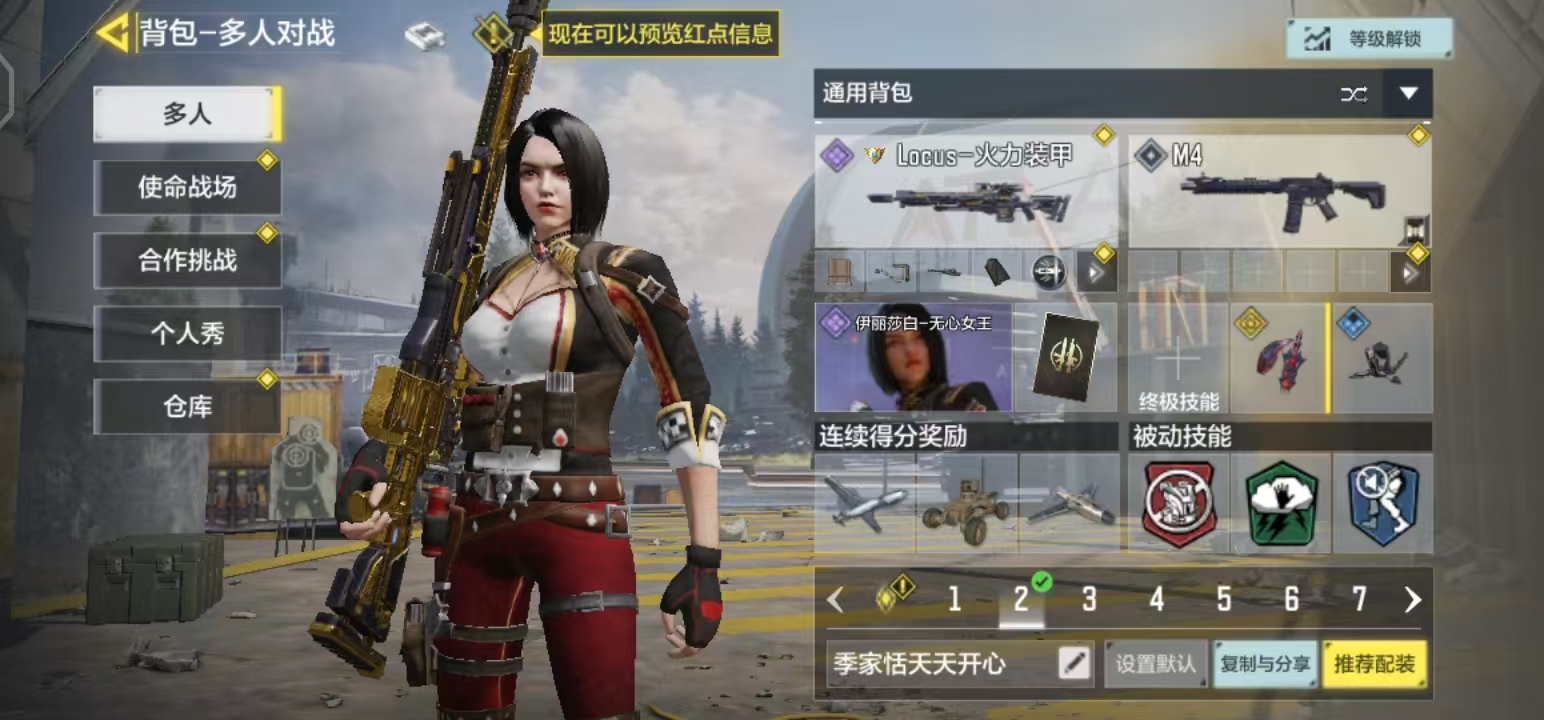
Task: Show next loadouts with right arrow
Action: click(1412, 599)
